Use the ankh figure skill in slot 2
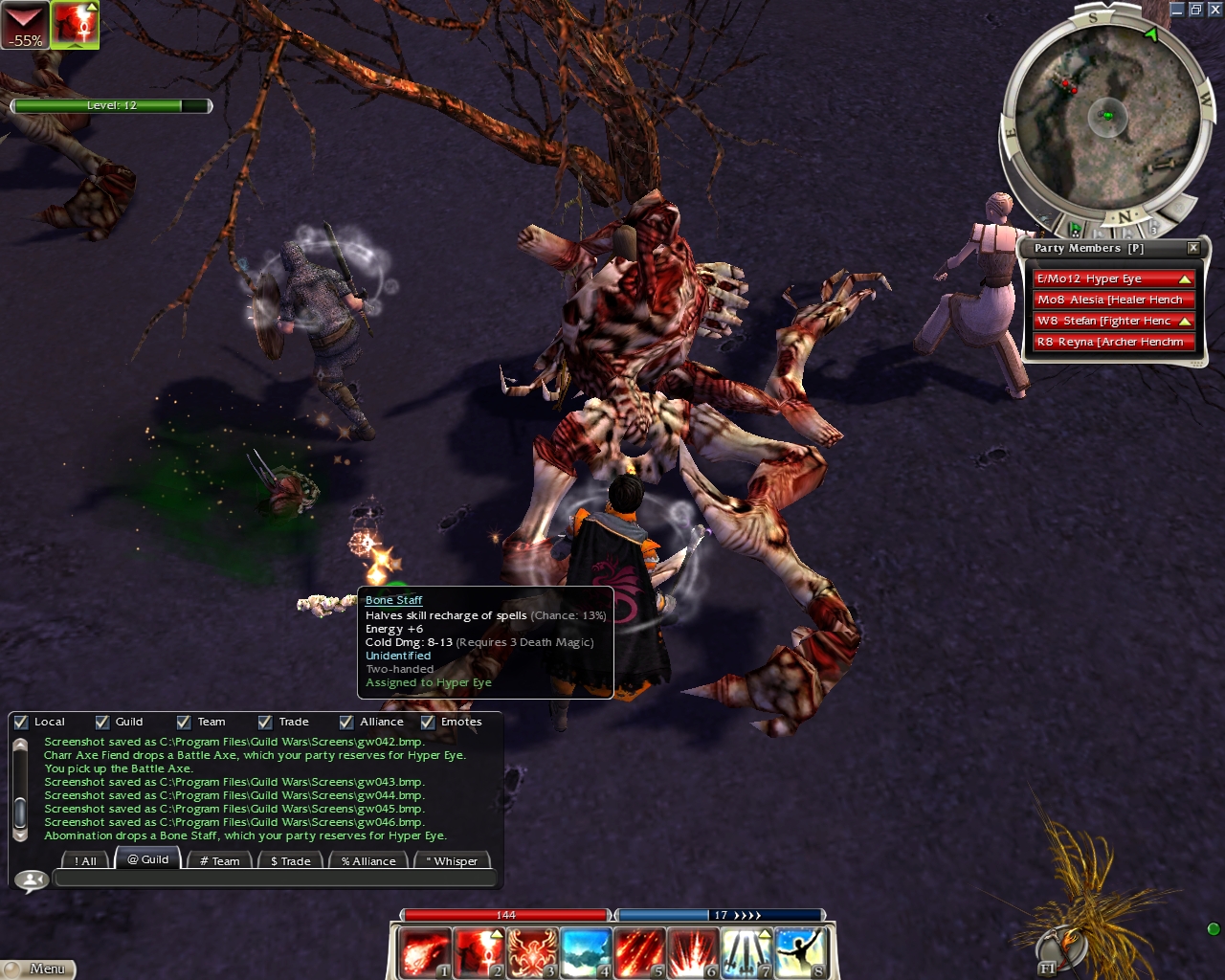This screenshot has width=1225, height=980. click(x=478, y=953)
